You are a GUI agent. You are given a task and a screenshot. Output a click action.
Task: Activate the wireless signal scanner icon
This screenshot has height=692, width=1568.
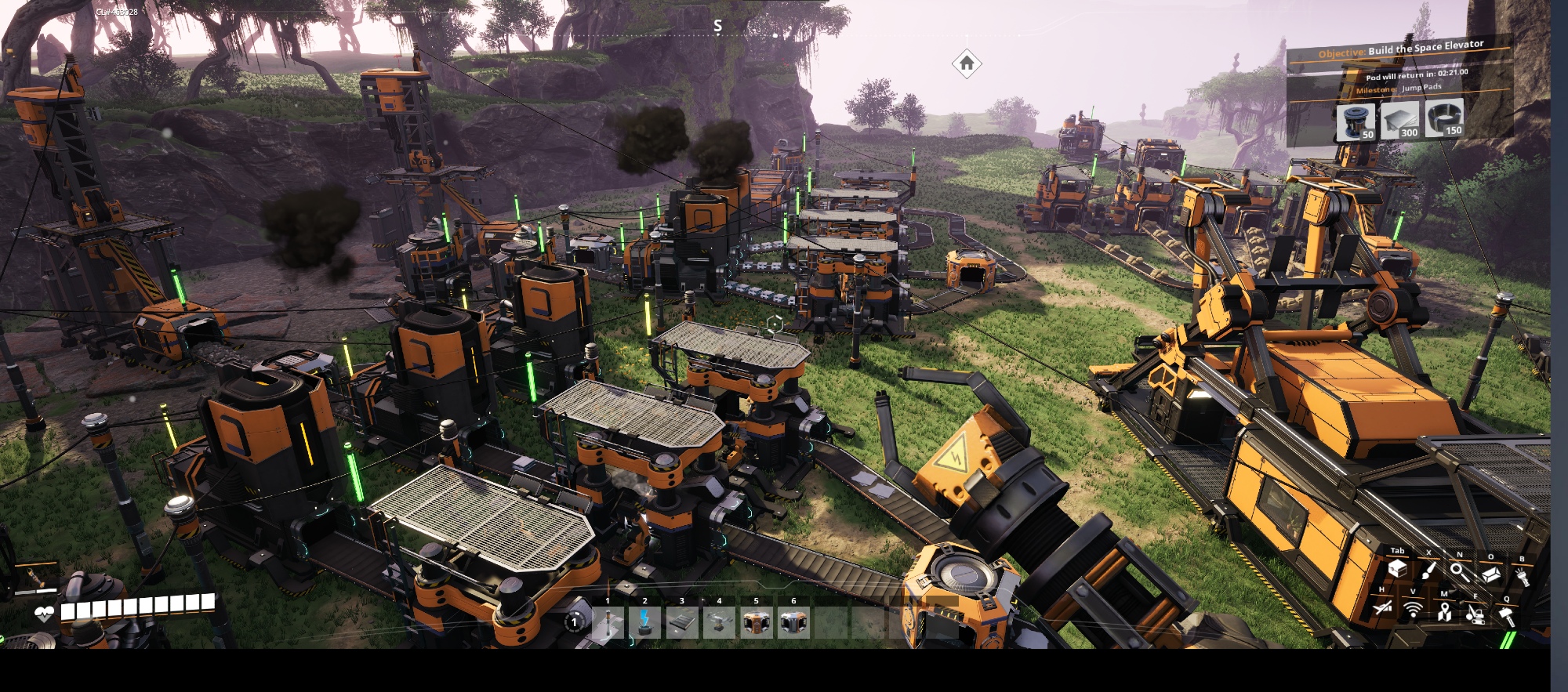[1413, 610]
